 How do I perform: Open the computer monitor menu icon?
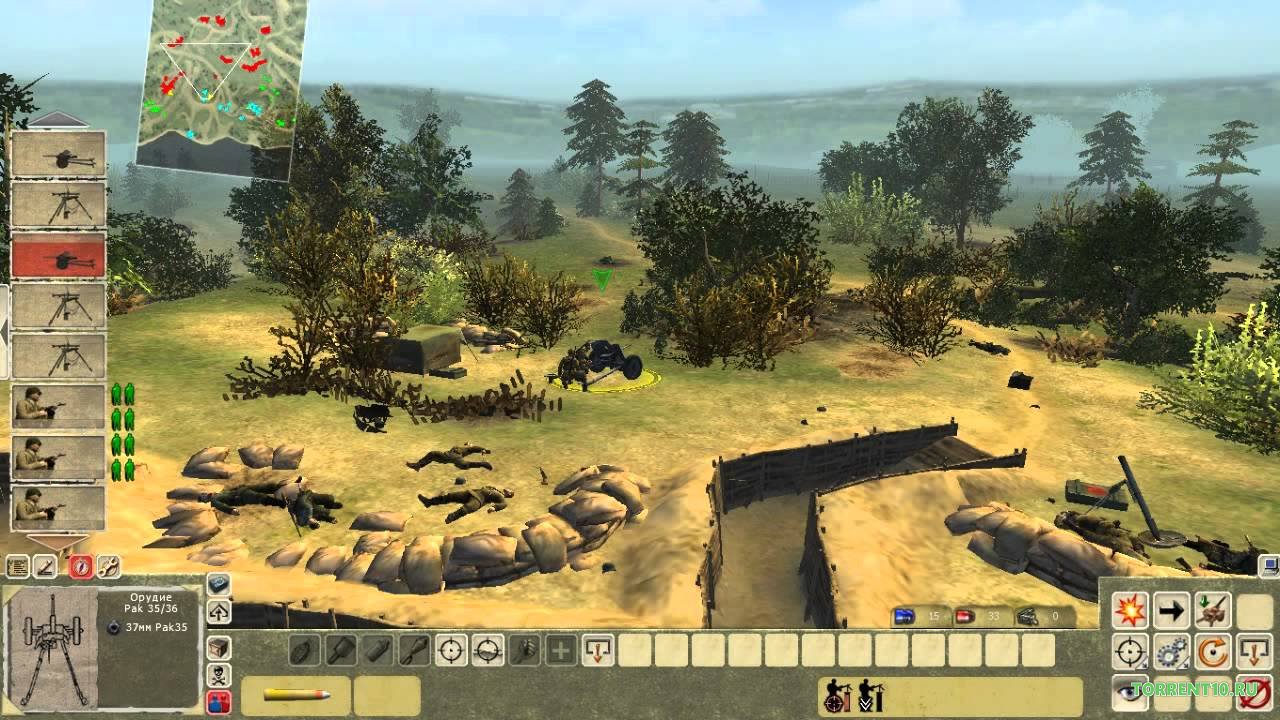coord(1269,568)
